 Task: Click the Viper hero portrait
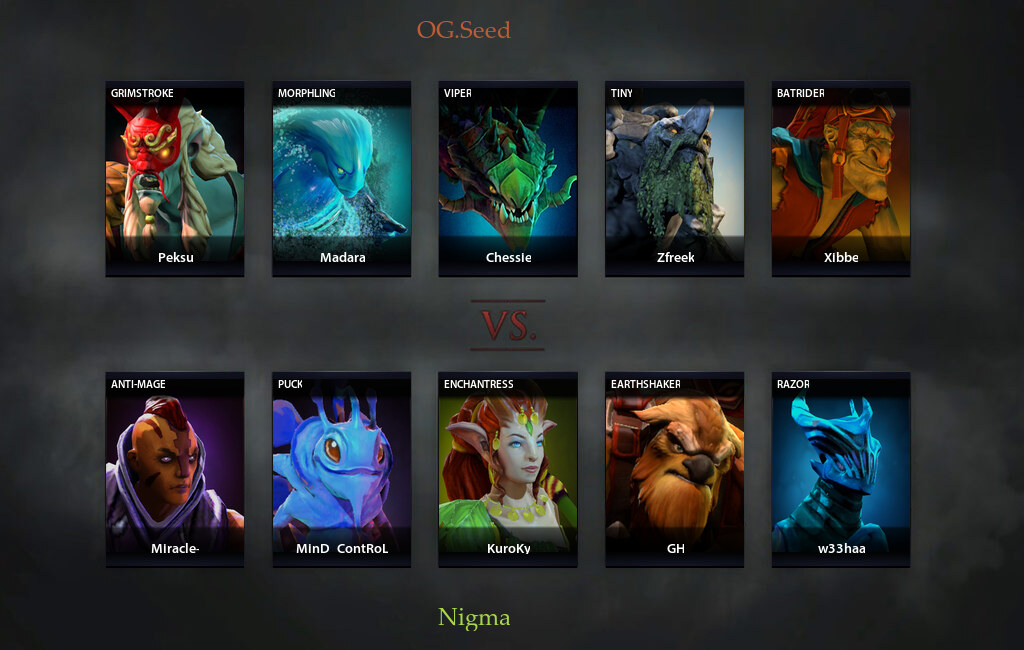pos(508,178)
